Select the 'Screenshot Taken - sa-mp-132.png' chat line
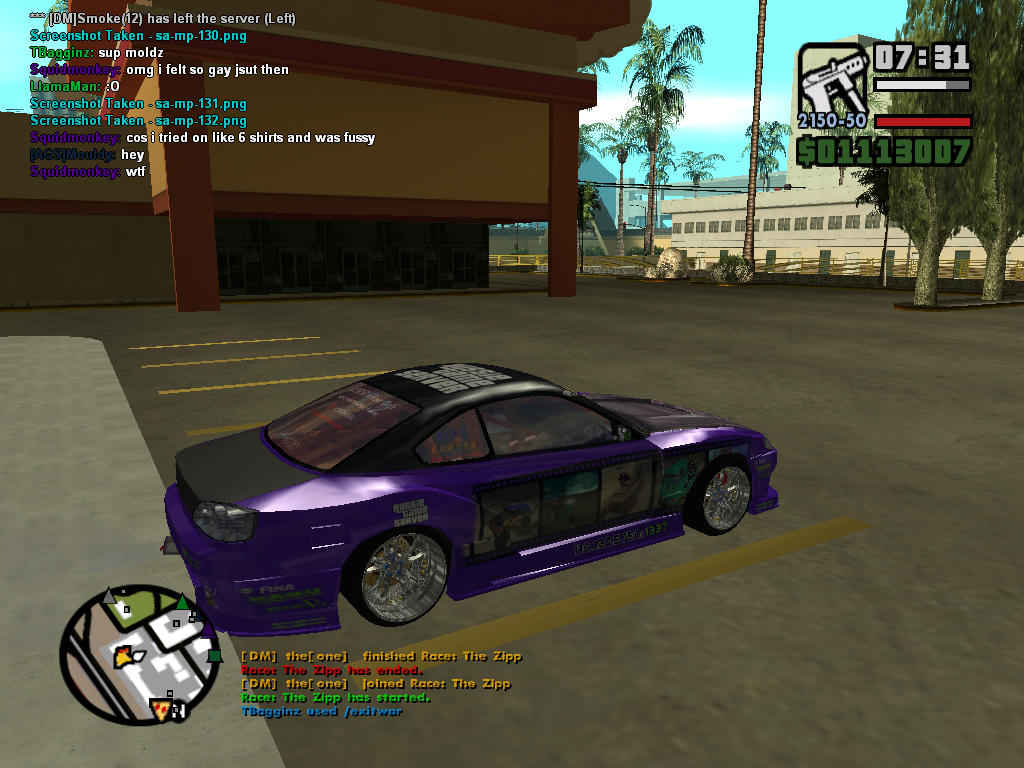The width and height of the screenshot is (1024, 768). click(138, 121)
